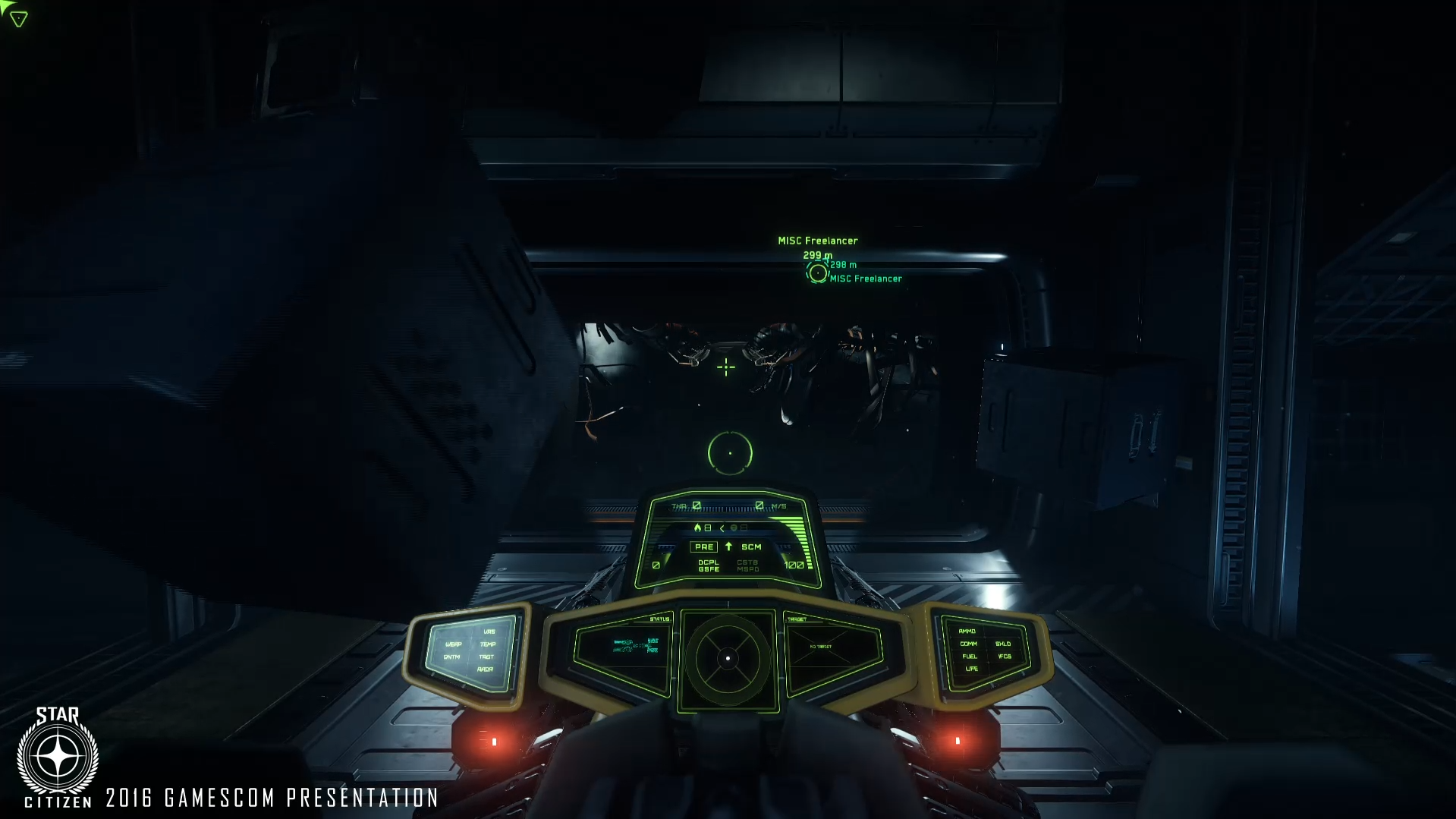This screenshot has height=819, width=1456.
Task: Enable CSTB comstab mode
Action: coord(748,562)
